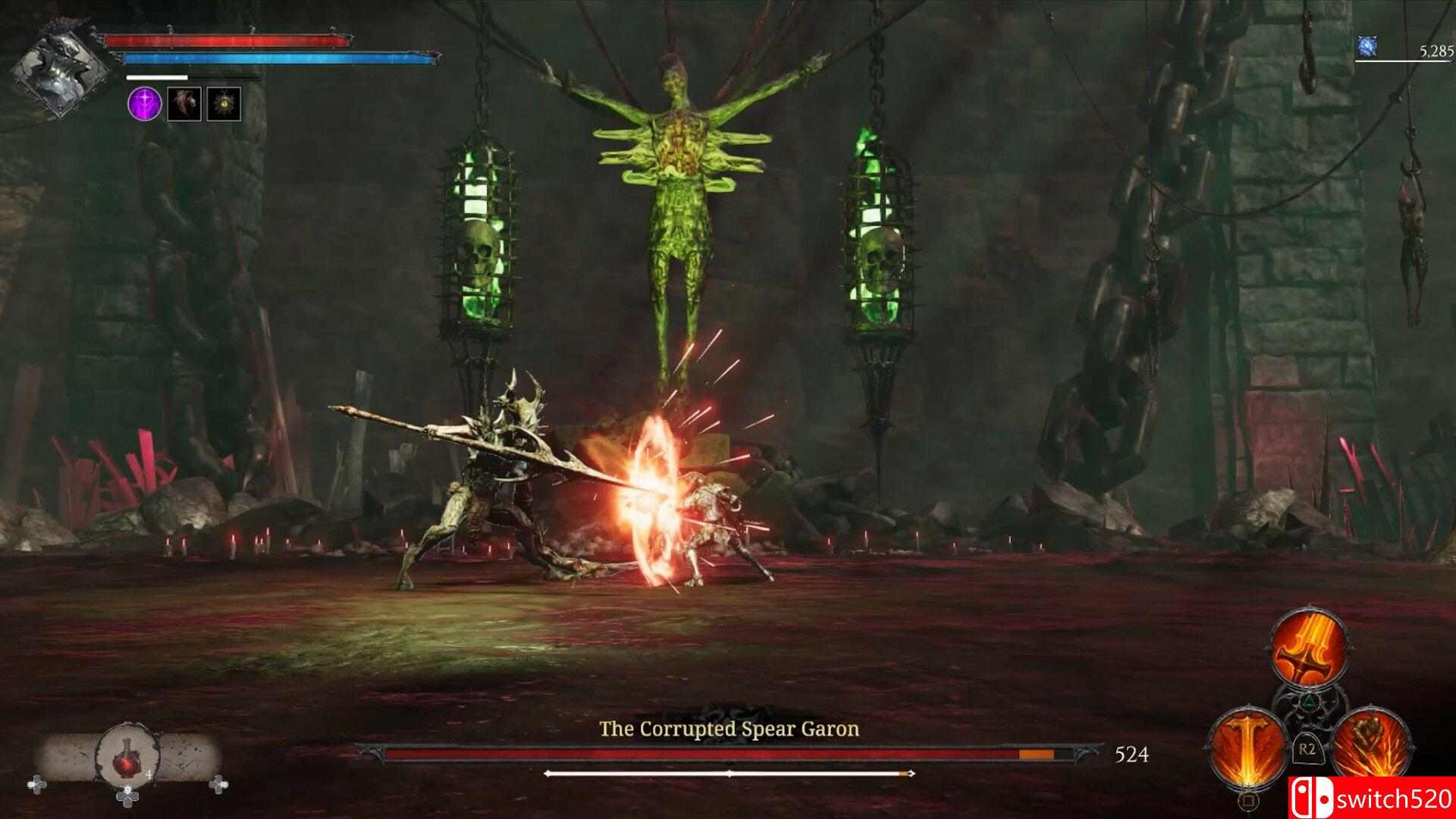This screenshot has width=1456, height=819.
Task: Select the purple glowing cross buff icon
Action: pos(144,104)
